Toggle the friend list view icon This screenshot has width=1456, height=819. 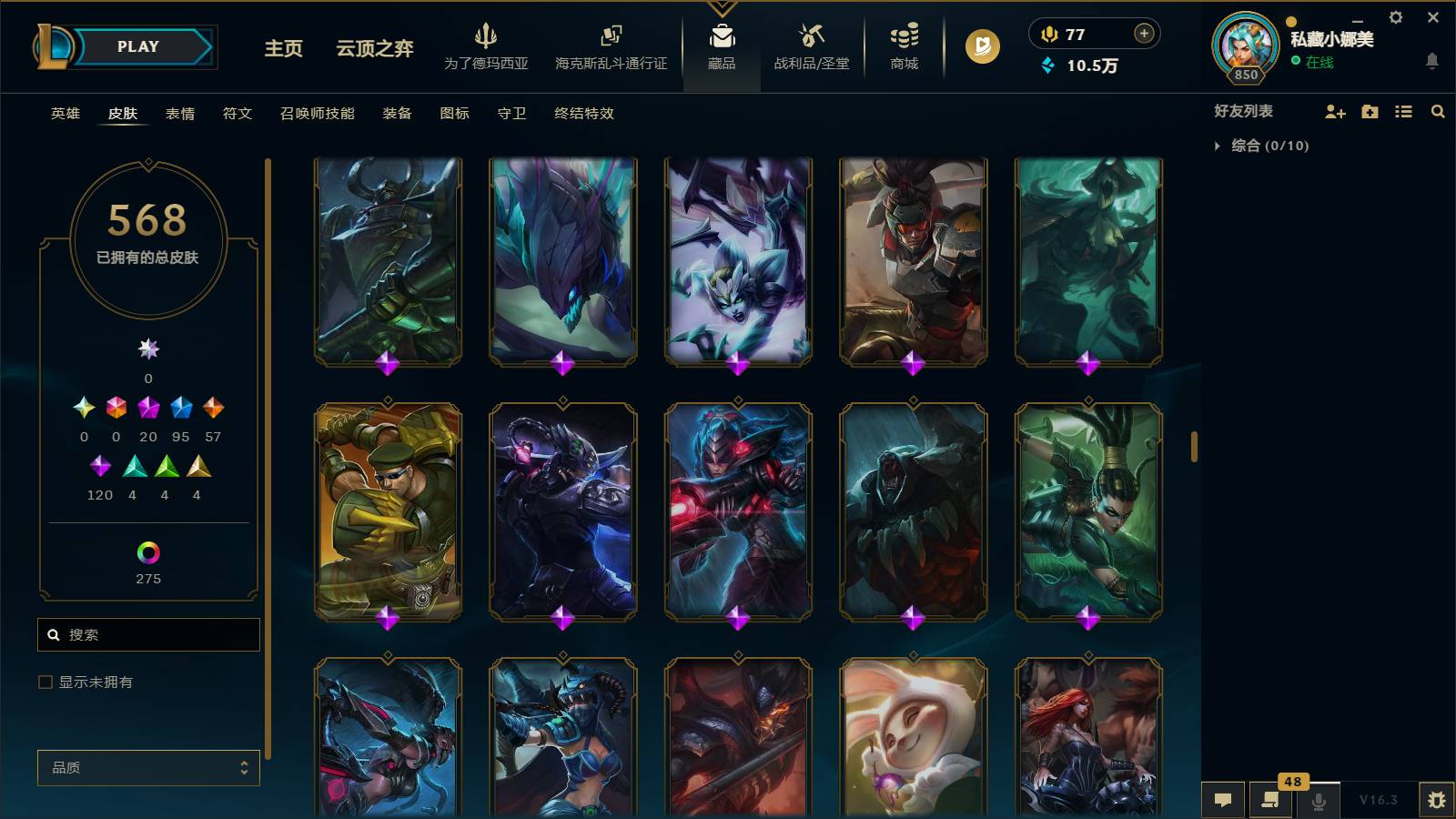click(1404, 111)
